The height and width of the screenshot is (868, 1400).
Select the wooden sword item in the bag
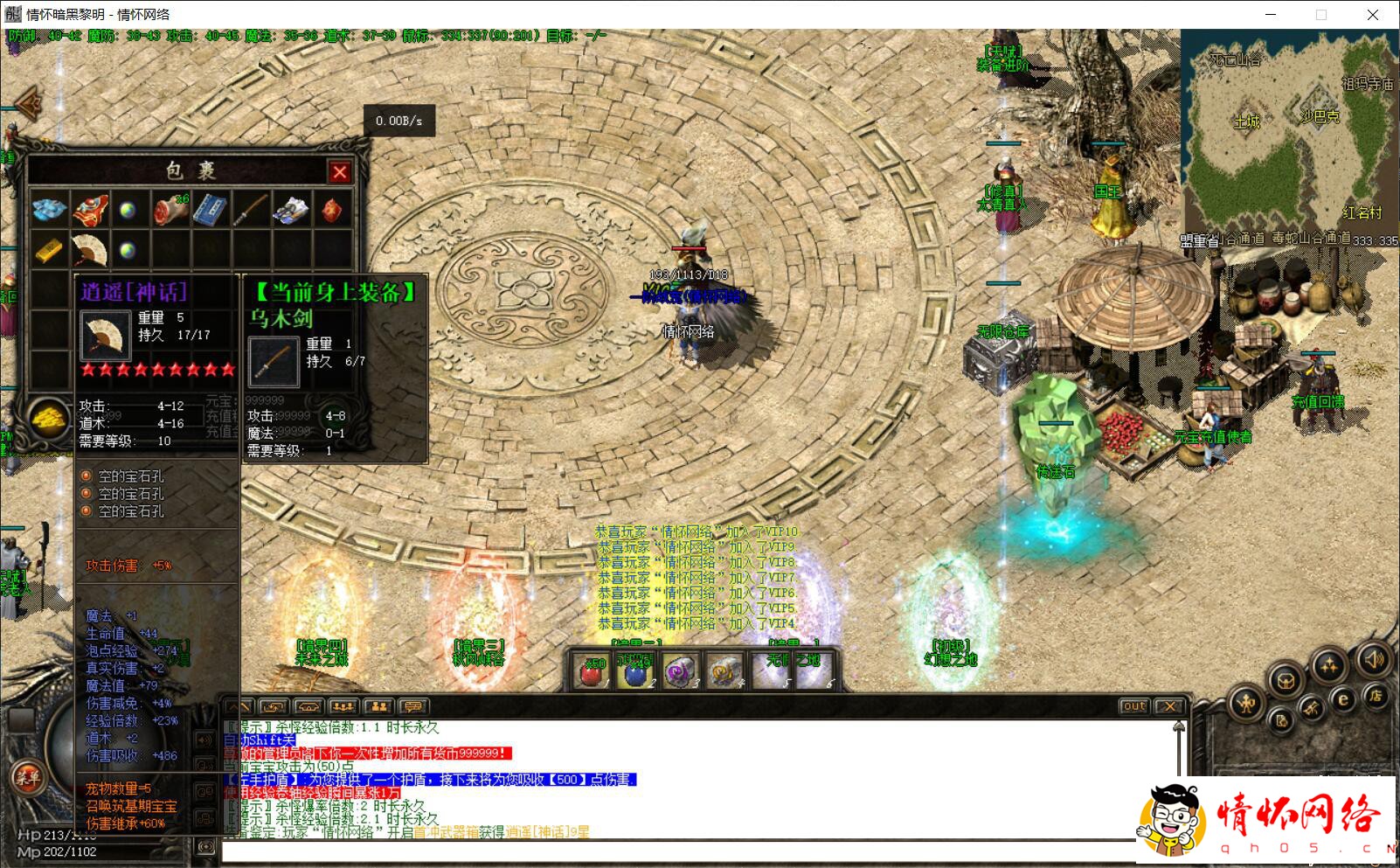click(250, 210)
